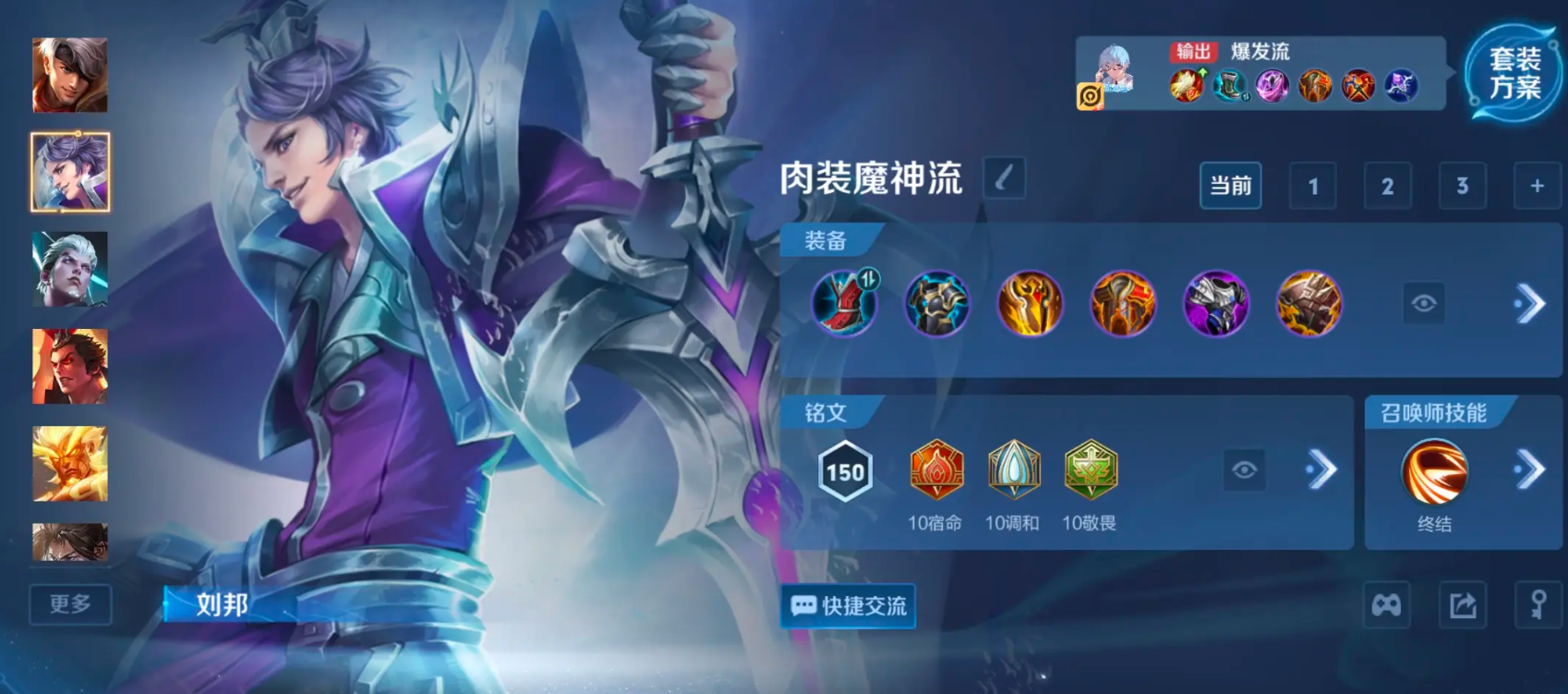Click the green 敬畏 rune icon
This screenshot has width=1568, height=694.
click(1091, 471)
